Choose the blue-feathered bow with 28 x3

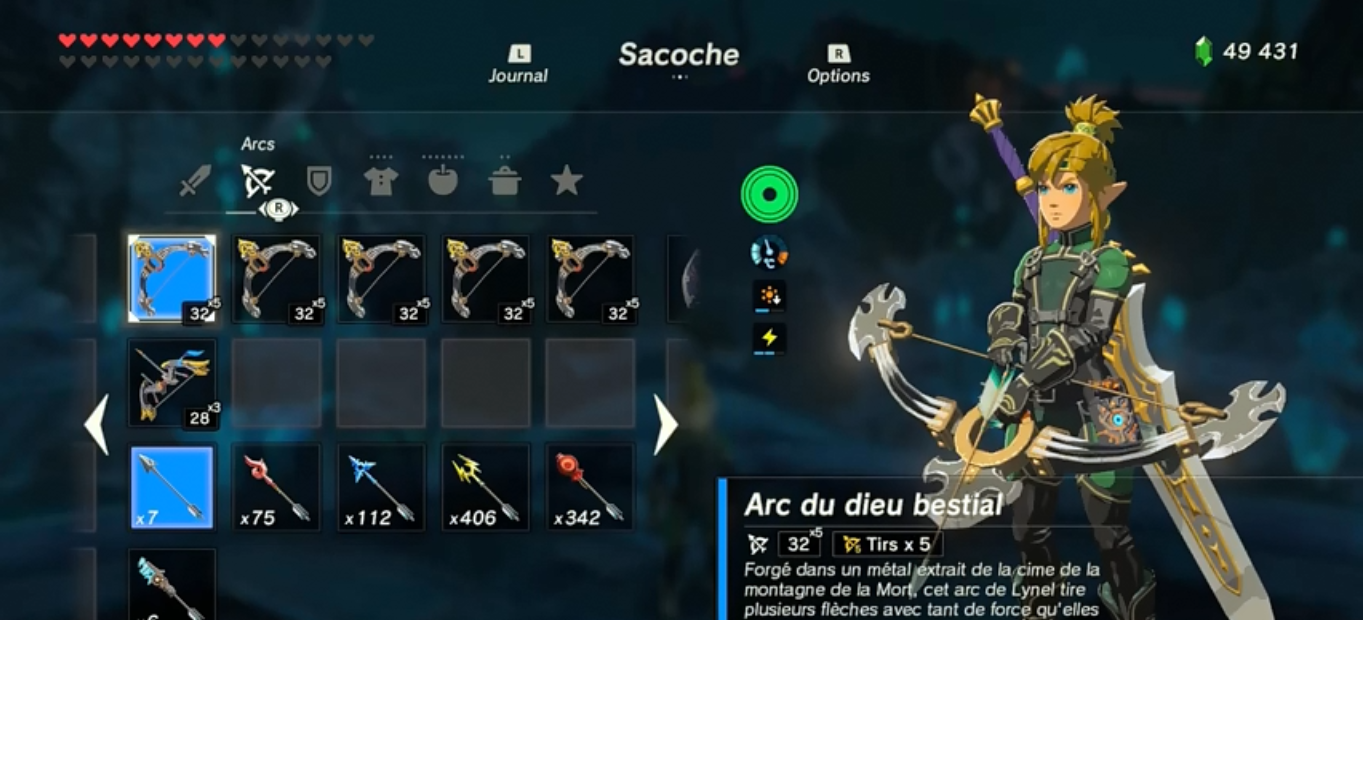(172, 384)
